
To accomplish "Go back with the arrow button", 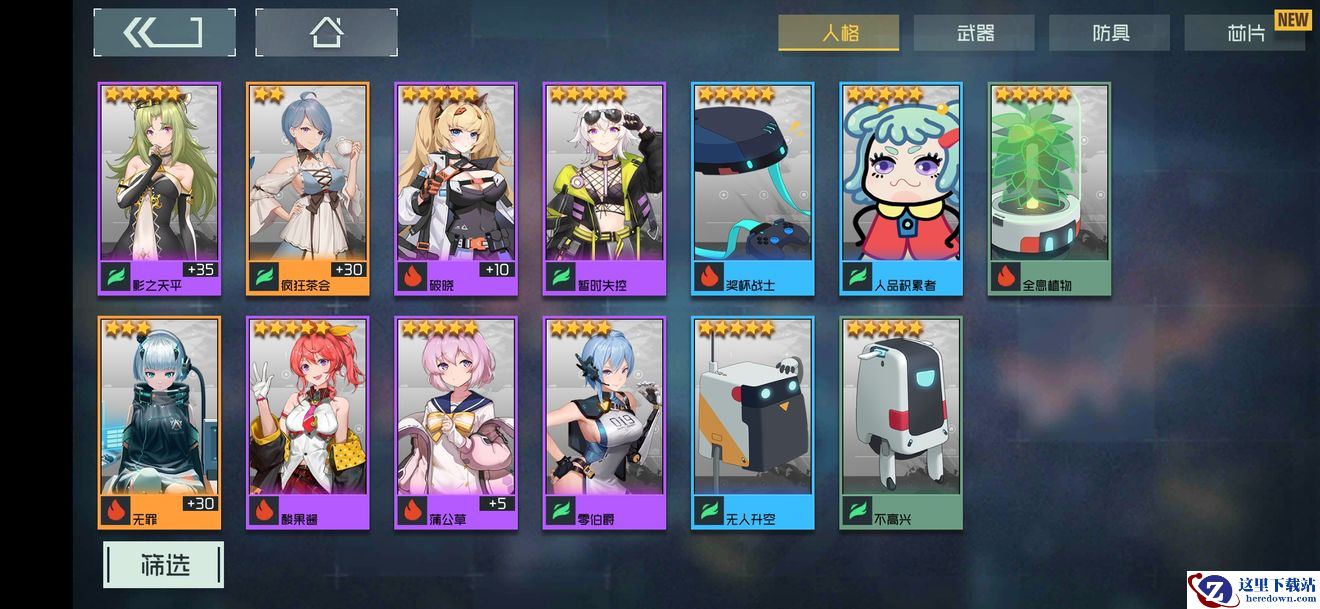I will [164, 33].
